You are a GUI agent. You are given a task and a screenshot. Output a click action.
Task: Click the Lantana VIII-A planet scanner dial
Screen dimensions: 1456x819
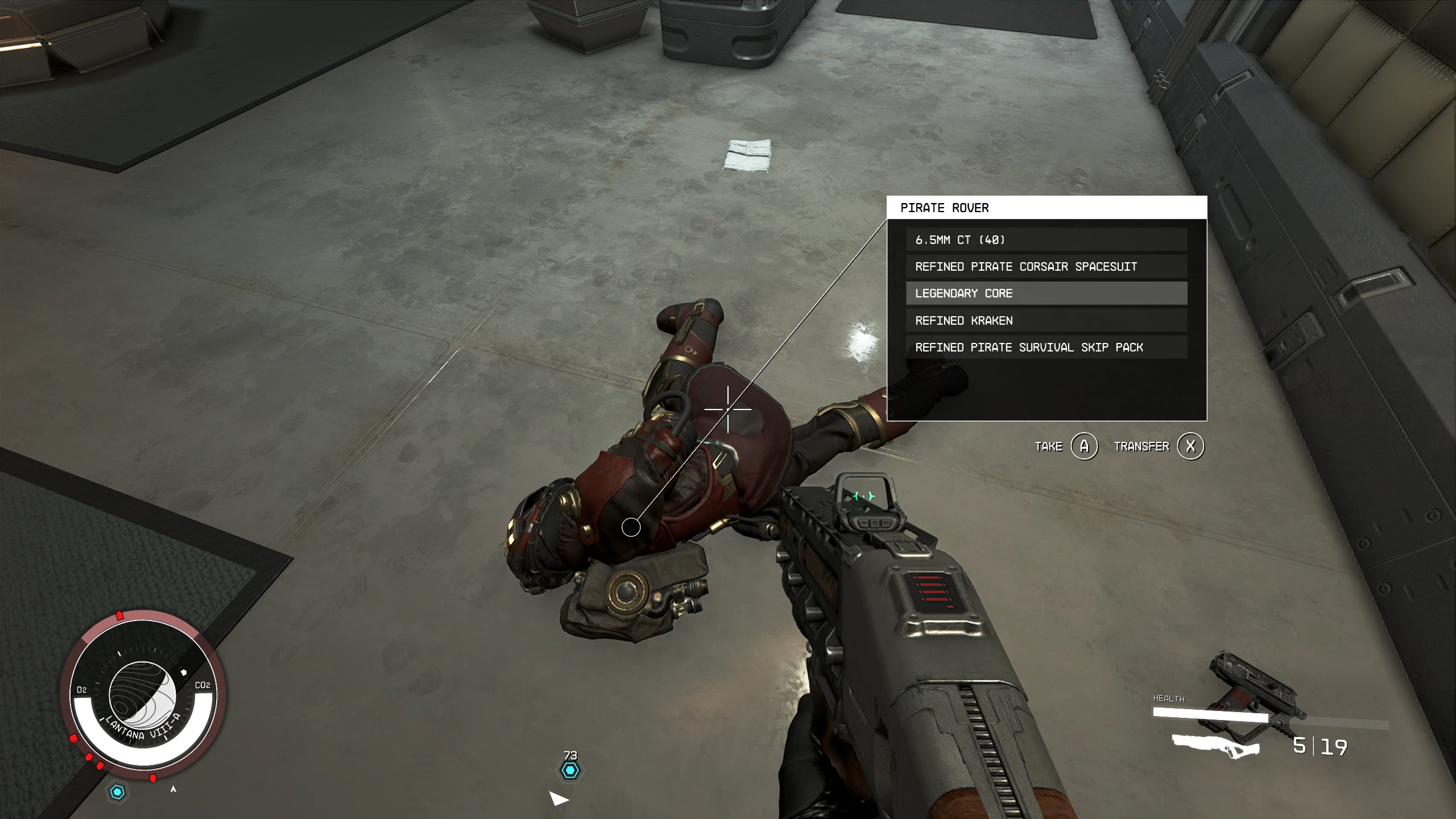143,694
